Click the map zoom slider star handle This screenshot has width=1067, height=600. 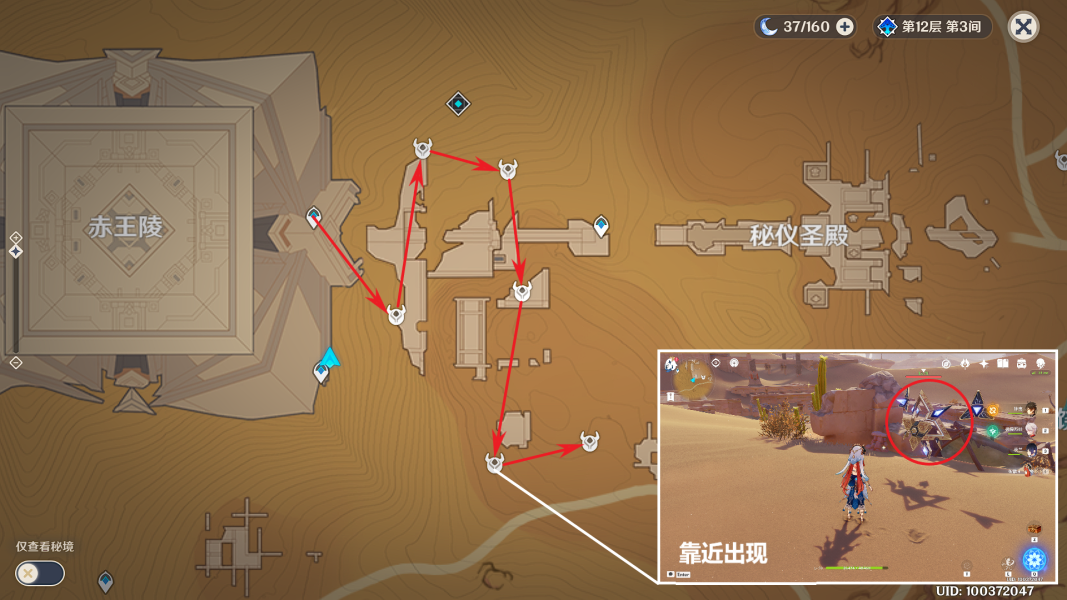16,251
